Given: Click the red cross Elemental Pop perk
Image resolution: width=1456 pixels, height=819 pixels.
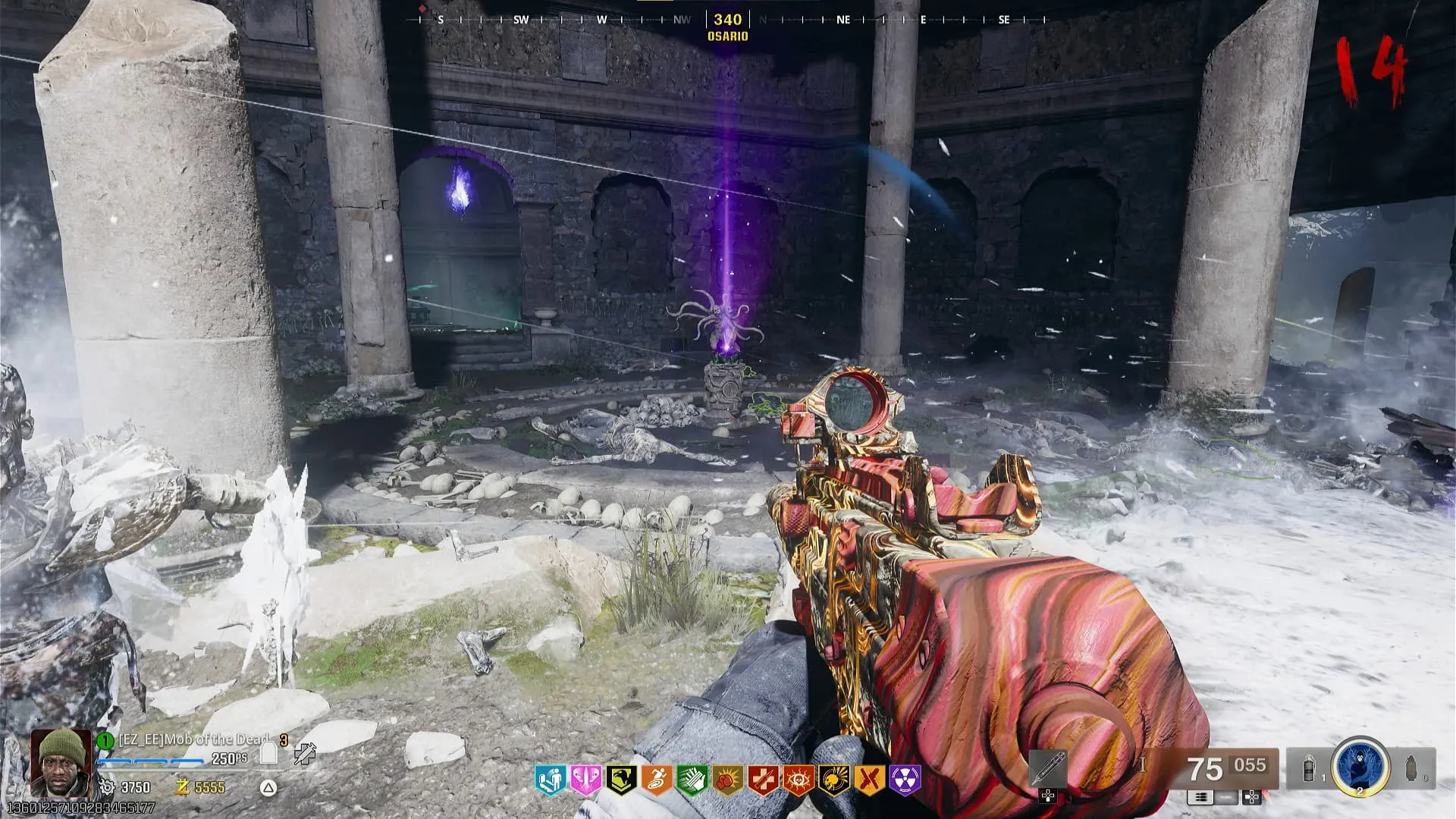Looking at the screenshot, I should (763, 780).
